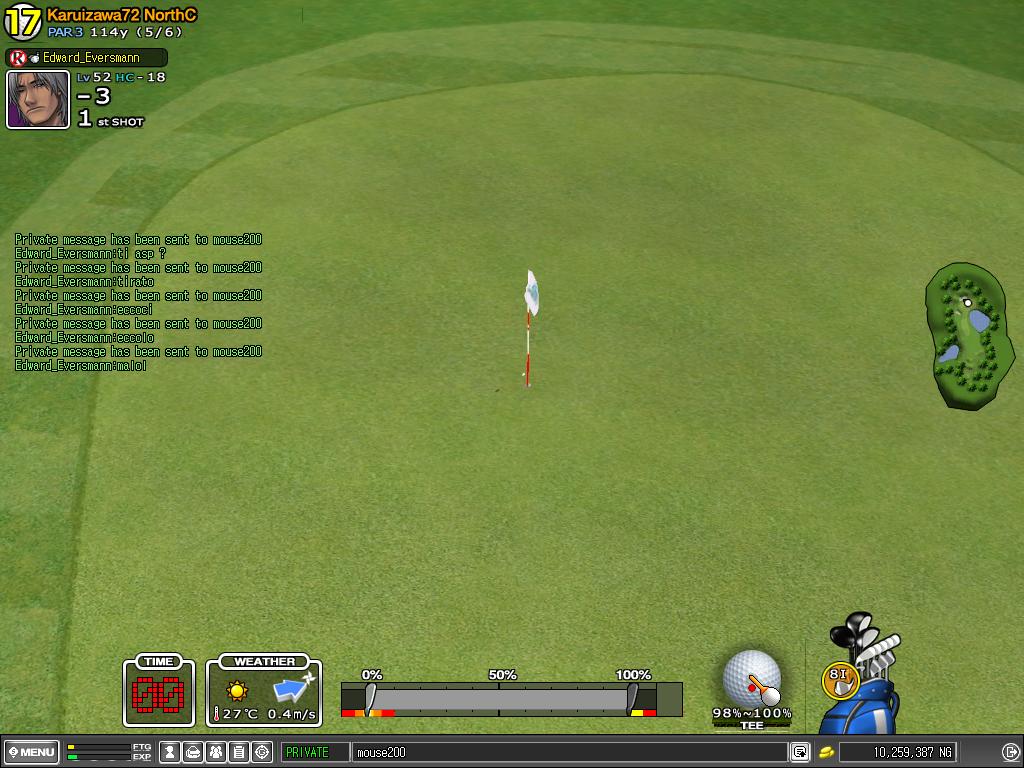The image size is (1024, 768).
Task: Click the chat window expand button
Action: click(800, 752)
